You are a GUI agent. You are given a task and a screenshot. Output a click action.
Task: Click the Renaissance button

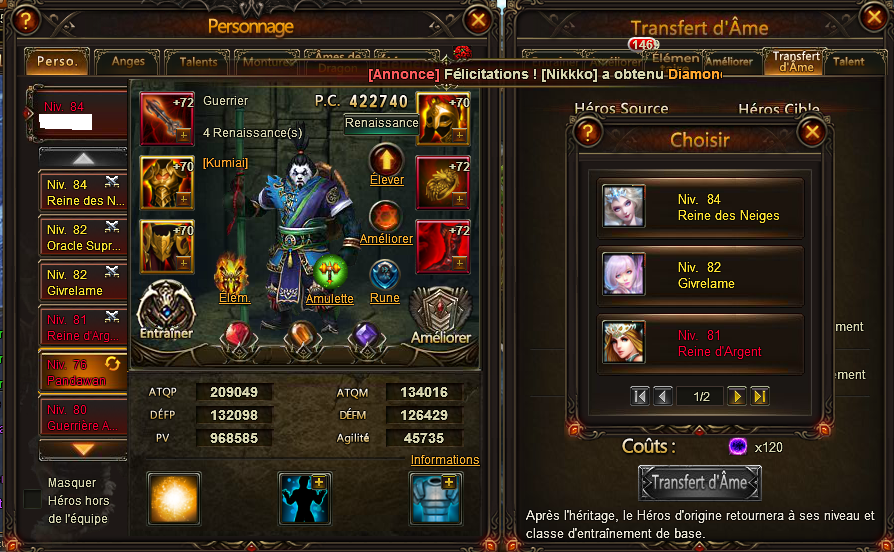click(x=381, y=123)
